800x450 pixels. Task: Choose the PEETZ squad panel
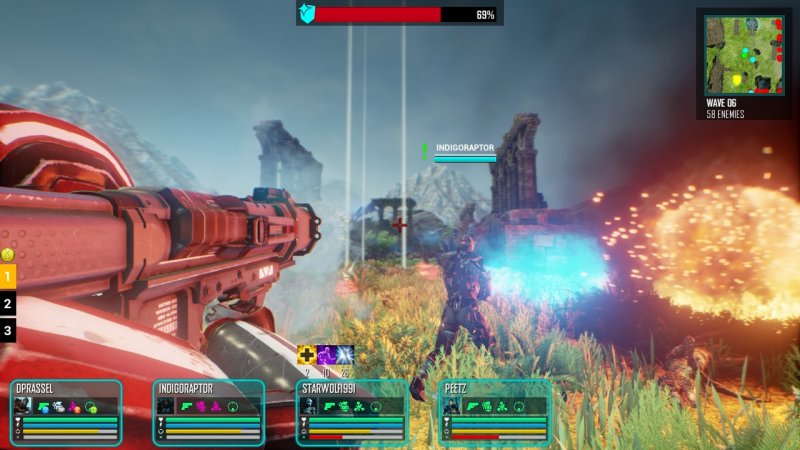pyautogui.click(x=496, y=411)
